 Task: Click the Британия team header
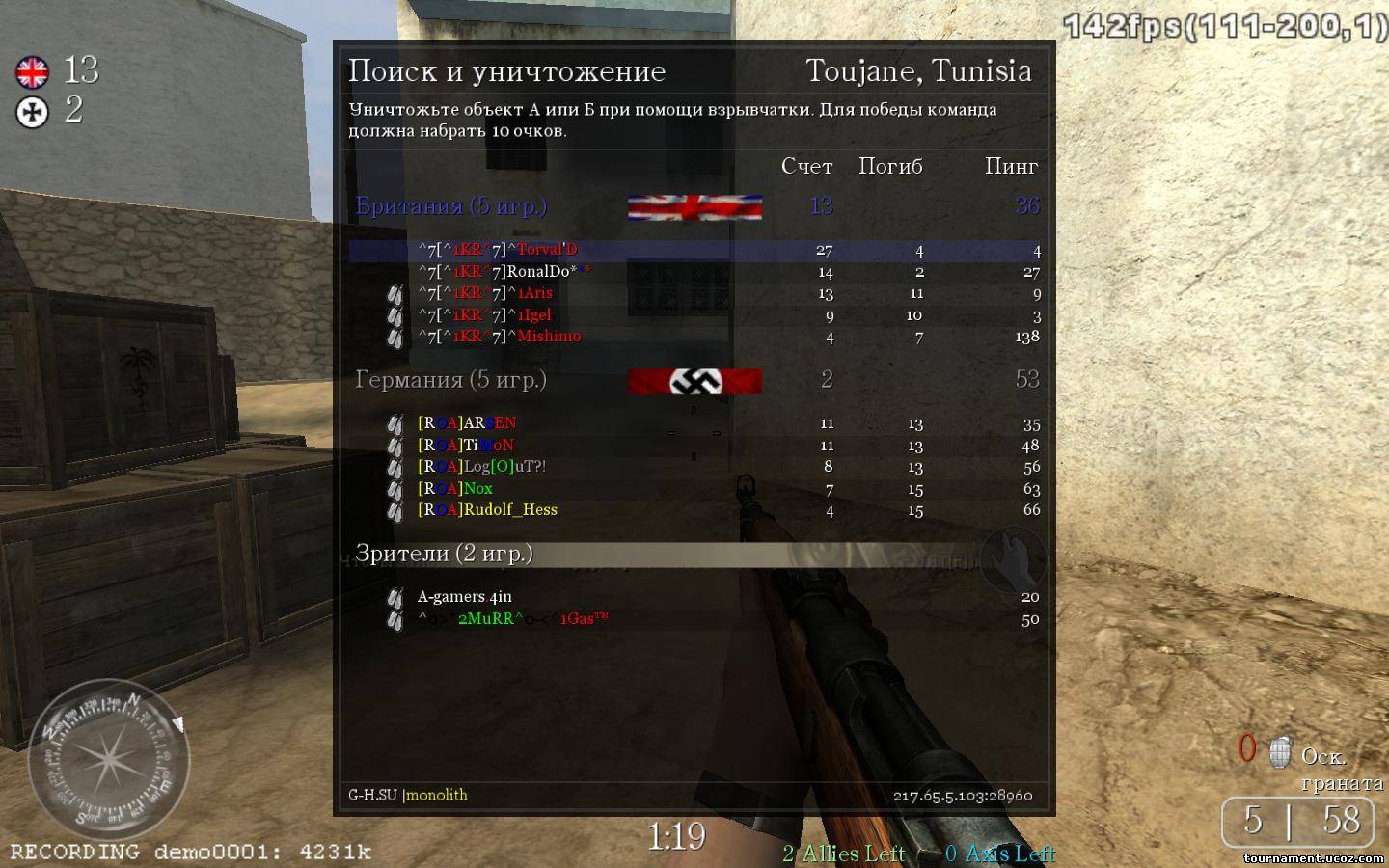pos(451,206)
